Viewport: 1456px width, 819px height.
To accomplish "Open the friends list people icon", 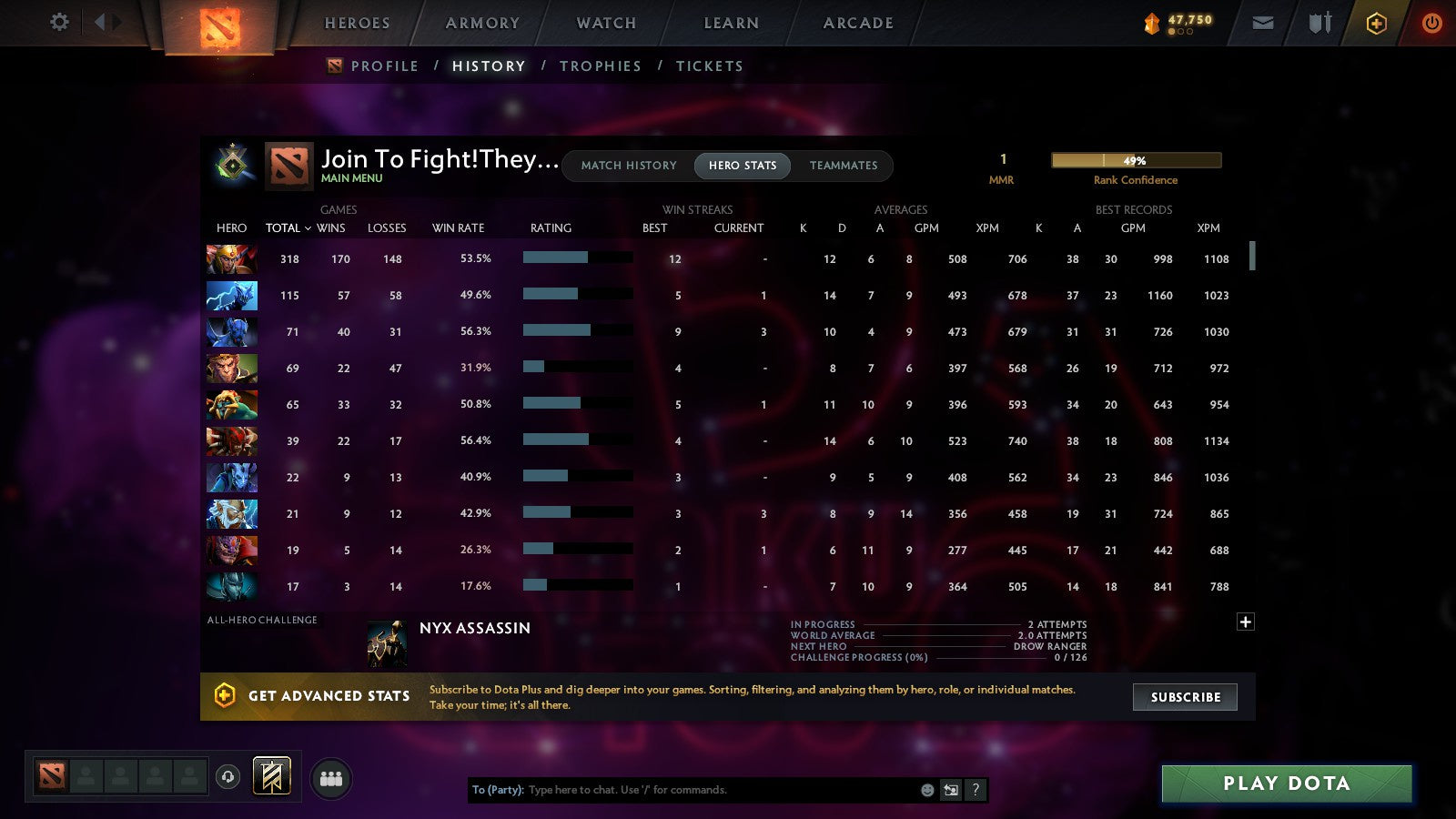I will [331, 776].
